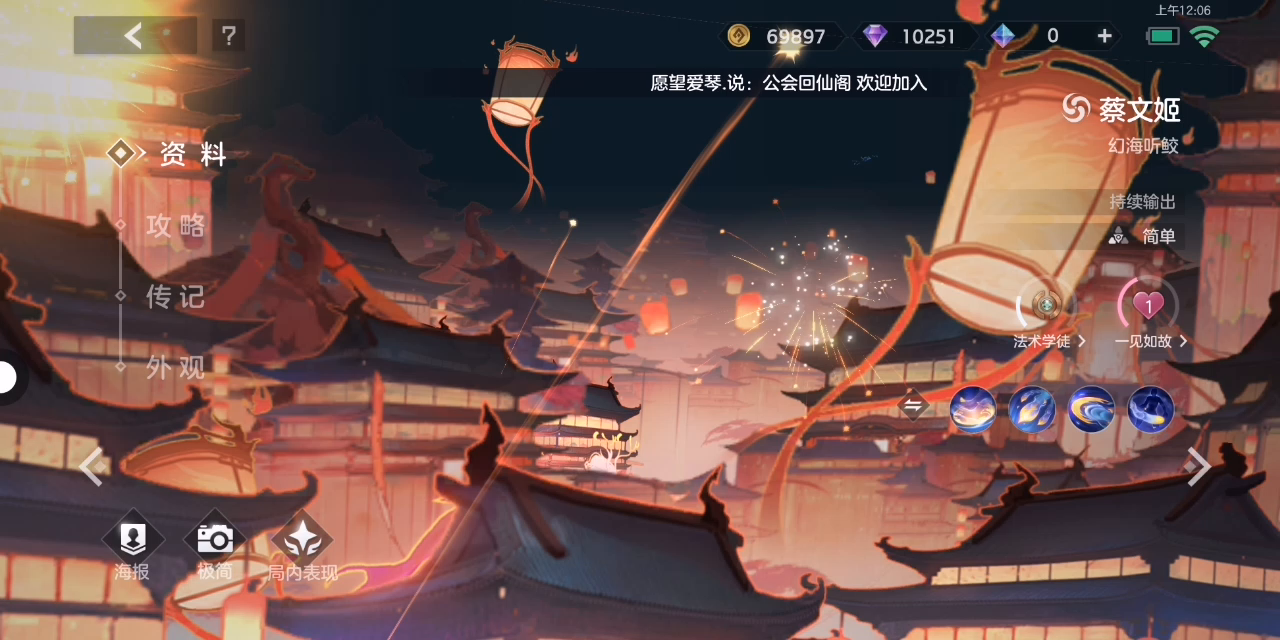The width and height of the screenshot is (1280, 640).
Task: Add currency using the plus button
Action: pyautogui.click(x=1104, y=36)
